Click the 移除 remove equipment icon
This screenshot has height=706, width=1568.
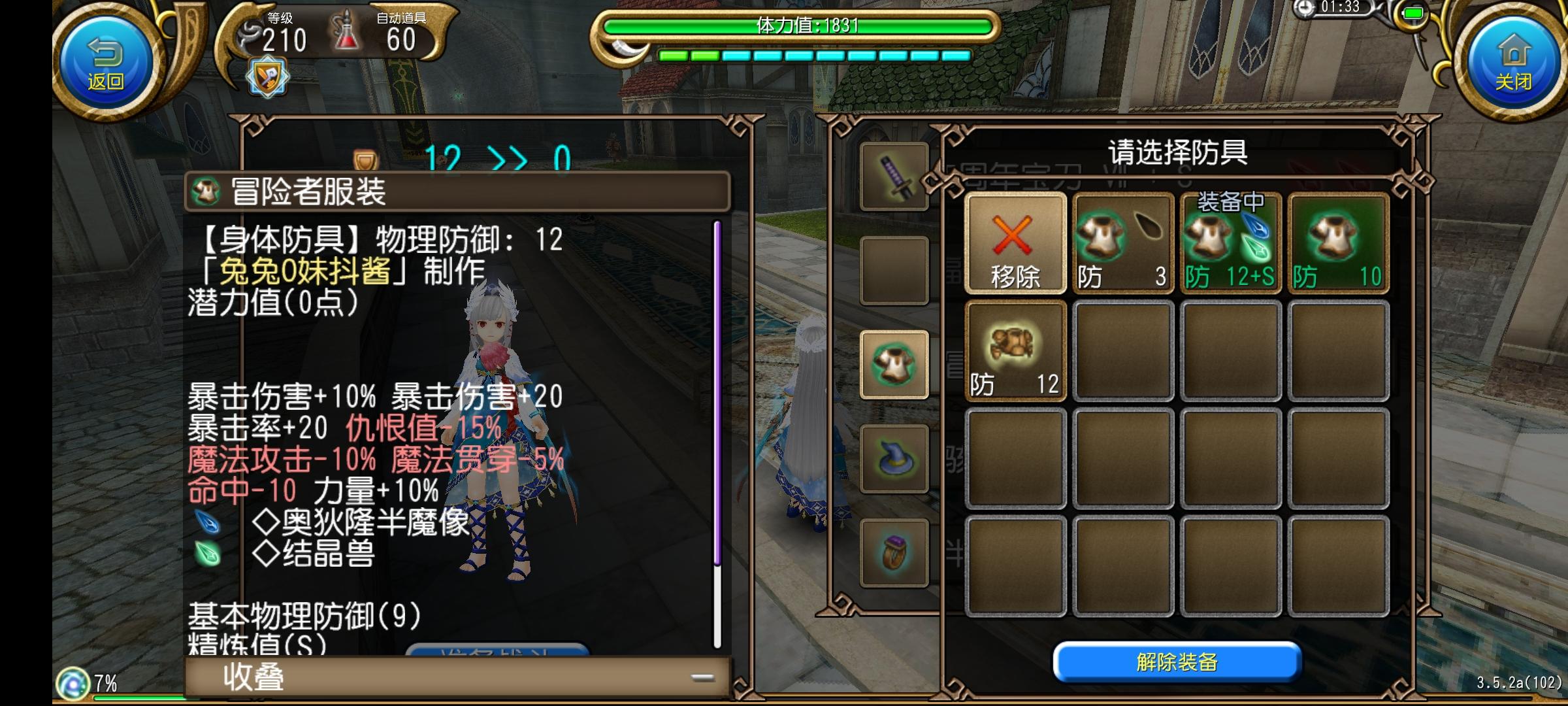click(1015, 243)
